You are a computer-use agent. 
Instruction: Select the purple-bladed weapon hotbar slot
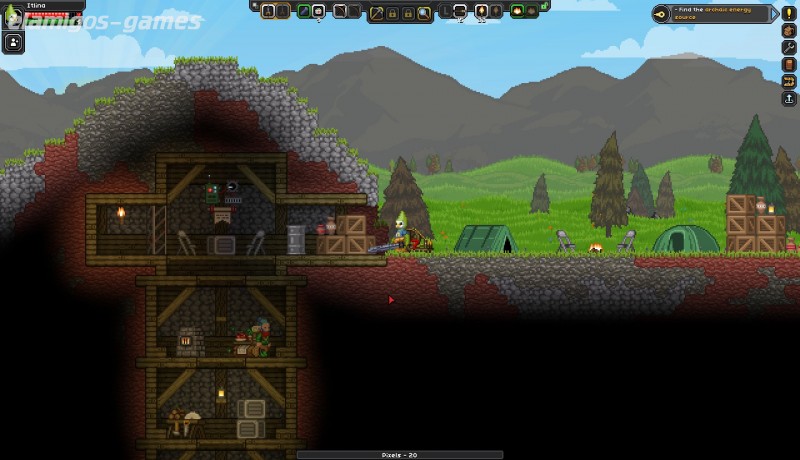click(x=304, y=11)
